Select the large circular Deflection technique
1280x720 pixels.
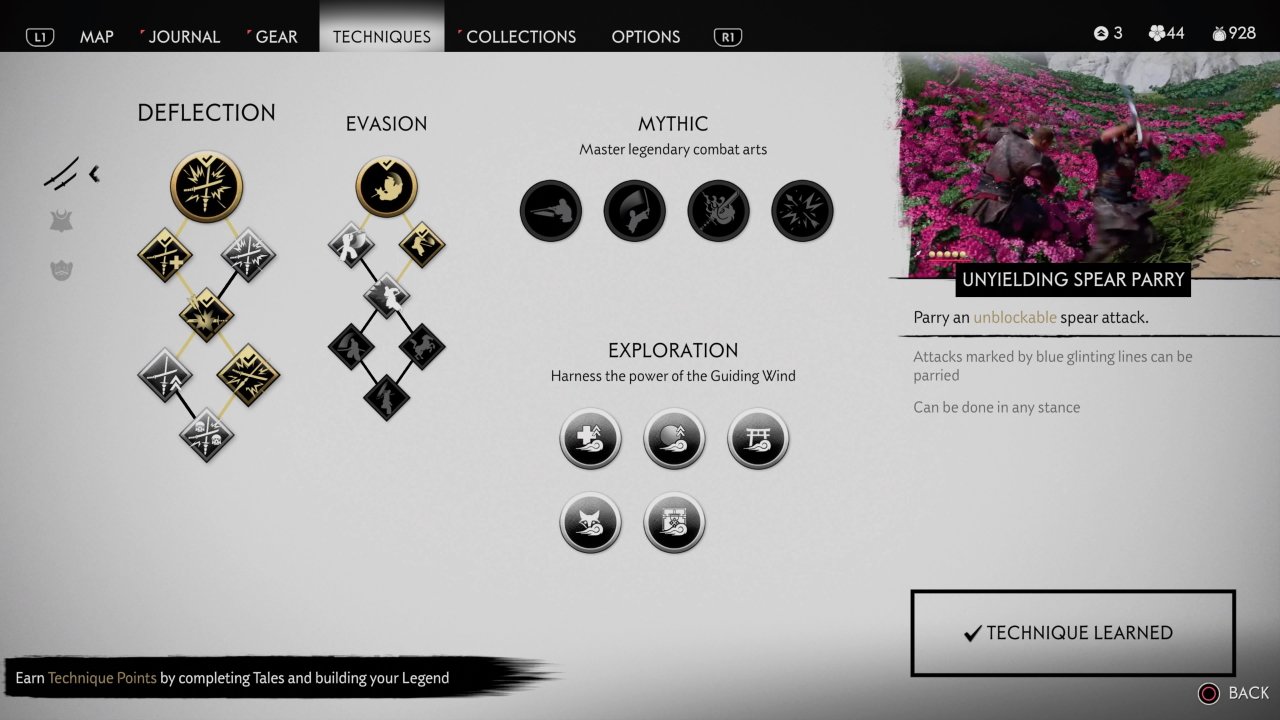(x=207, y=187)
